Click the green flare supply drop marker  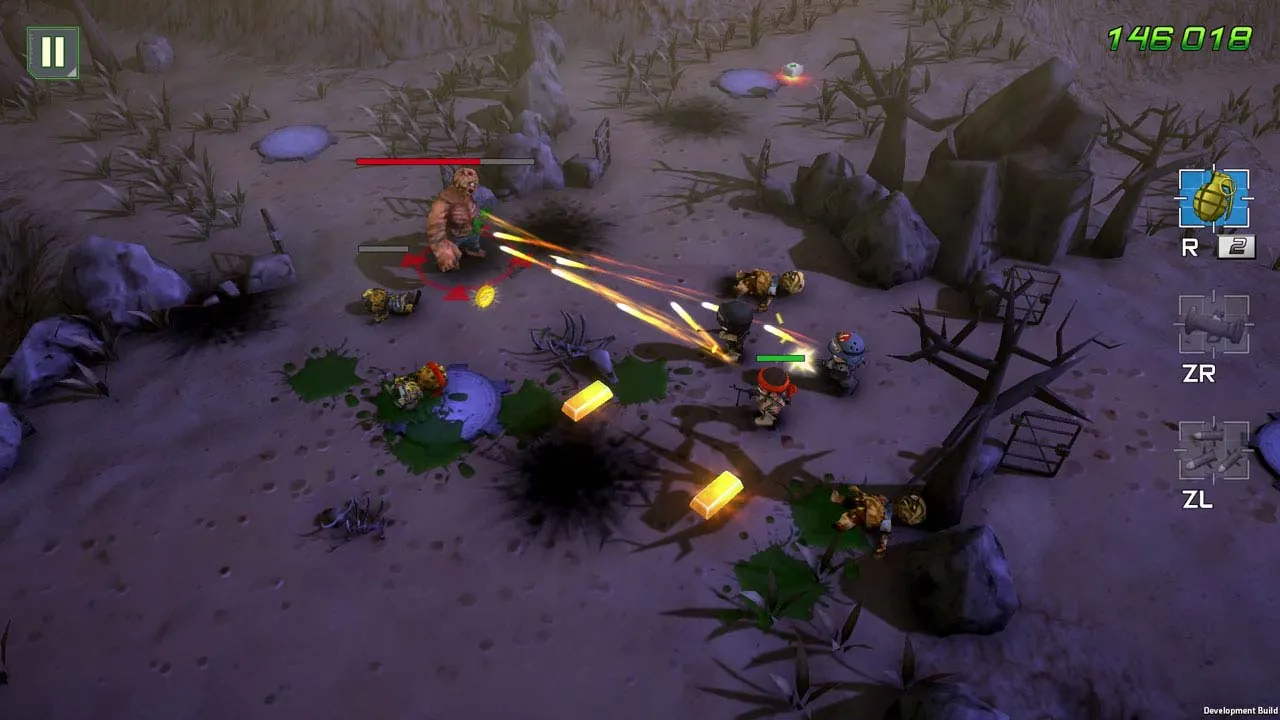(x=793, y=69)
